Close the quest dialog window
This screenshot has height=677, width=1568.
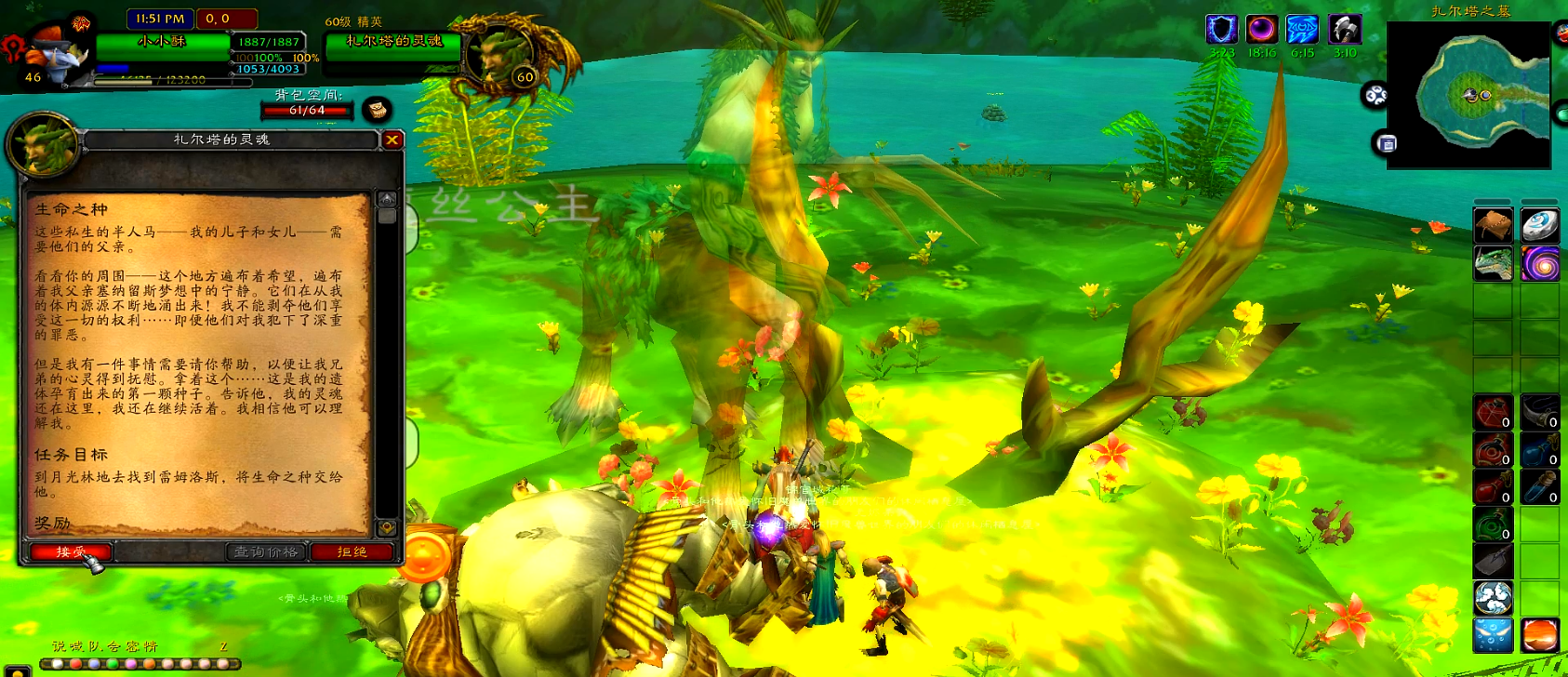coord(392,139)
